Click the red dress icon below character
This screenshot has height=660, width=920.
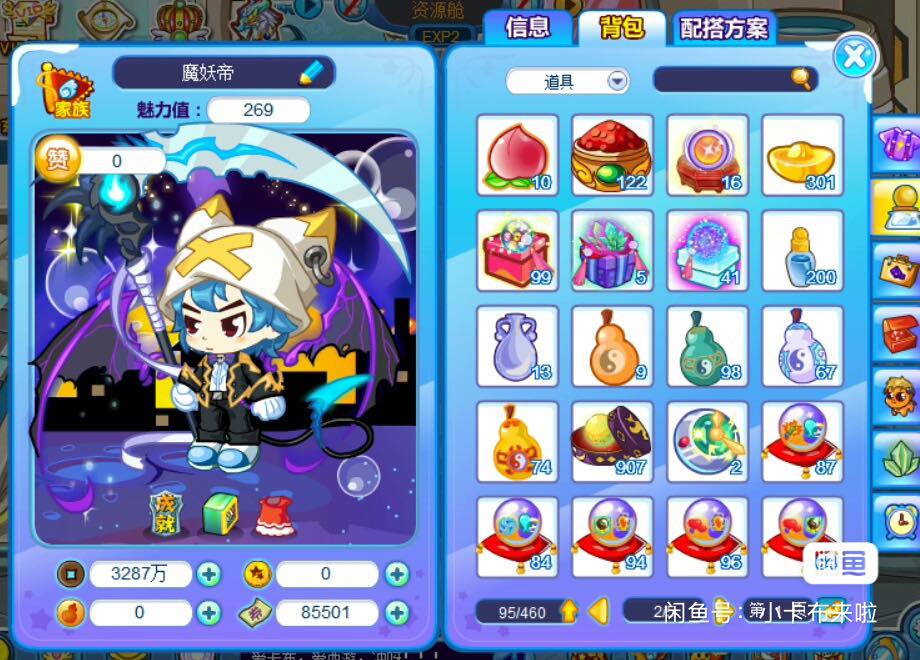(273, 514)
